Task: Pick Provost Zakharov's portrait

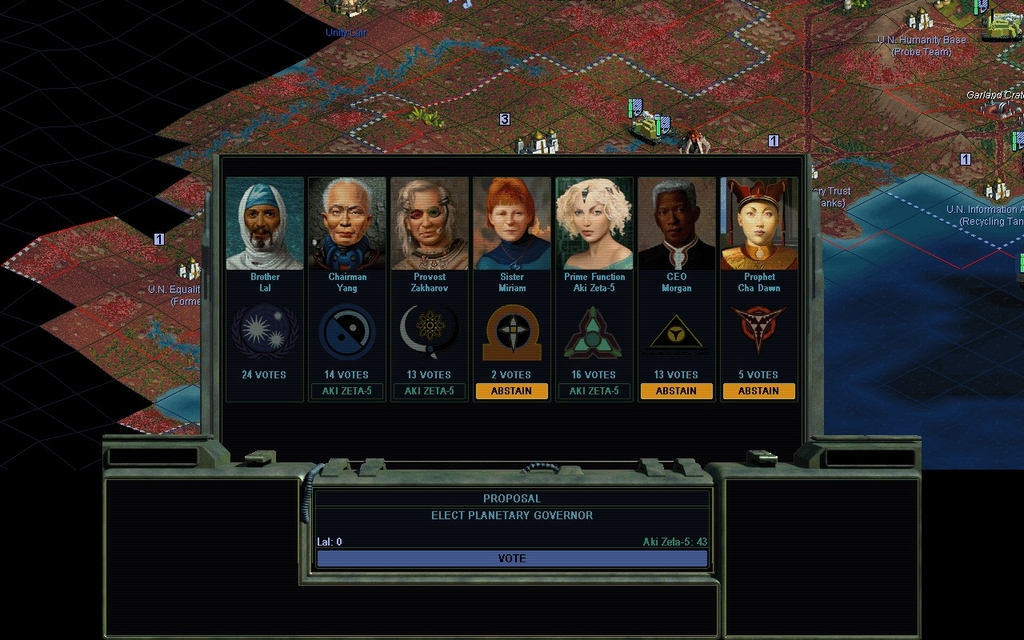Action: 429,225
